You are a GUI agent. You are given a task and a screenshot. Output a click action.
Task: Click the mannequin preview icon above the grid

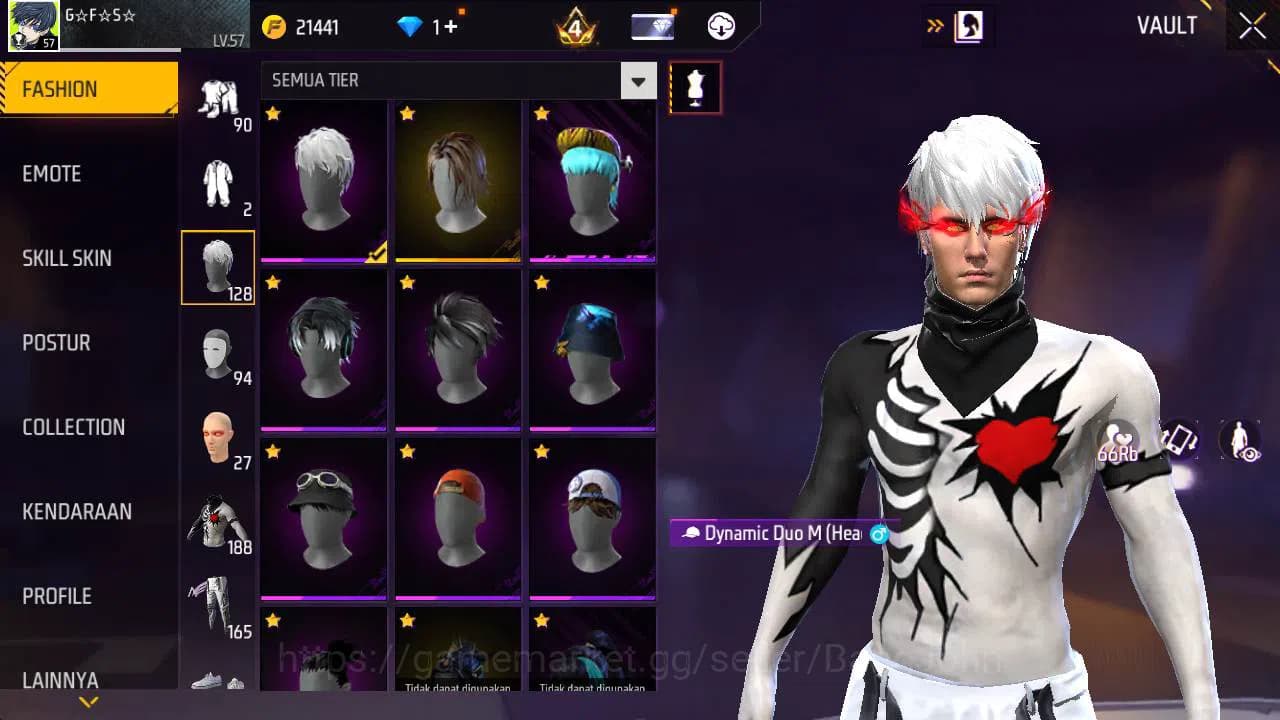point(695,87)
